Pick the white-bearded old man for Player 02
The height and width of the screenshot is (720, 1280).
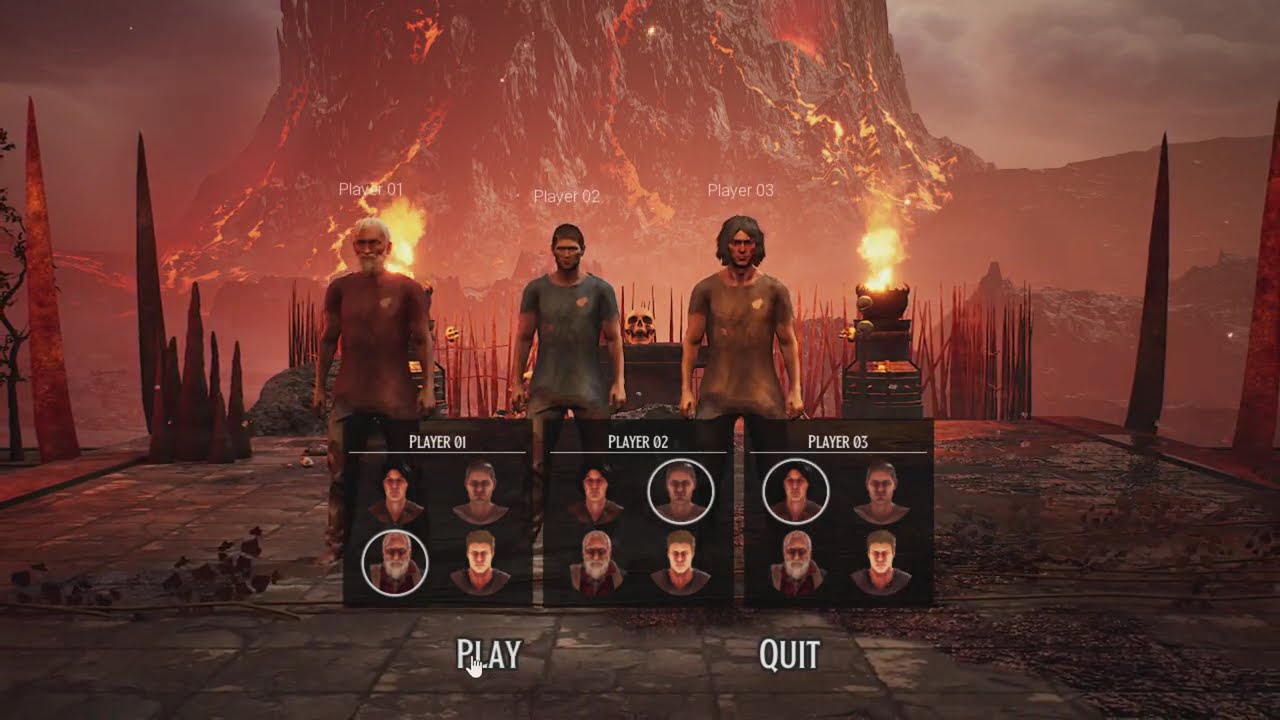click(597, 563)
